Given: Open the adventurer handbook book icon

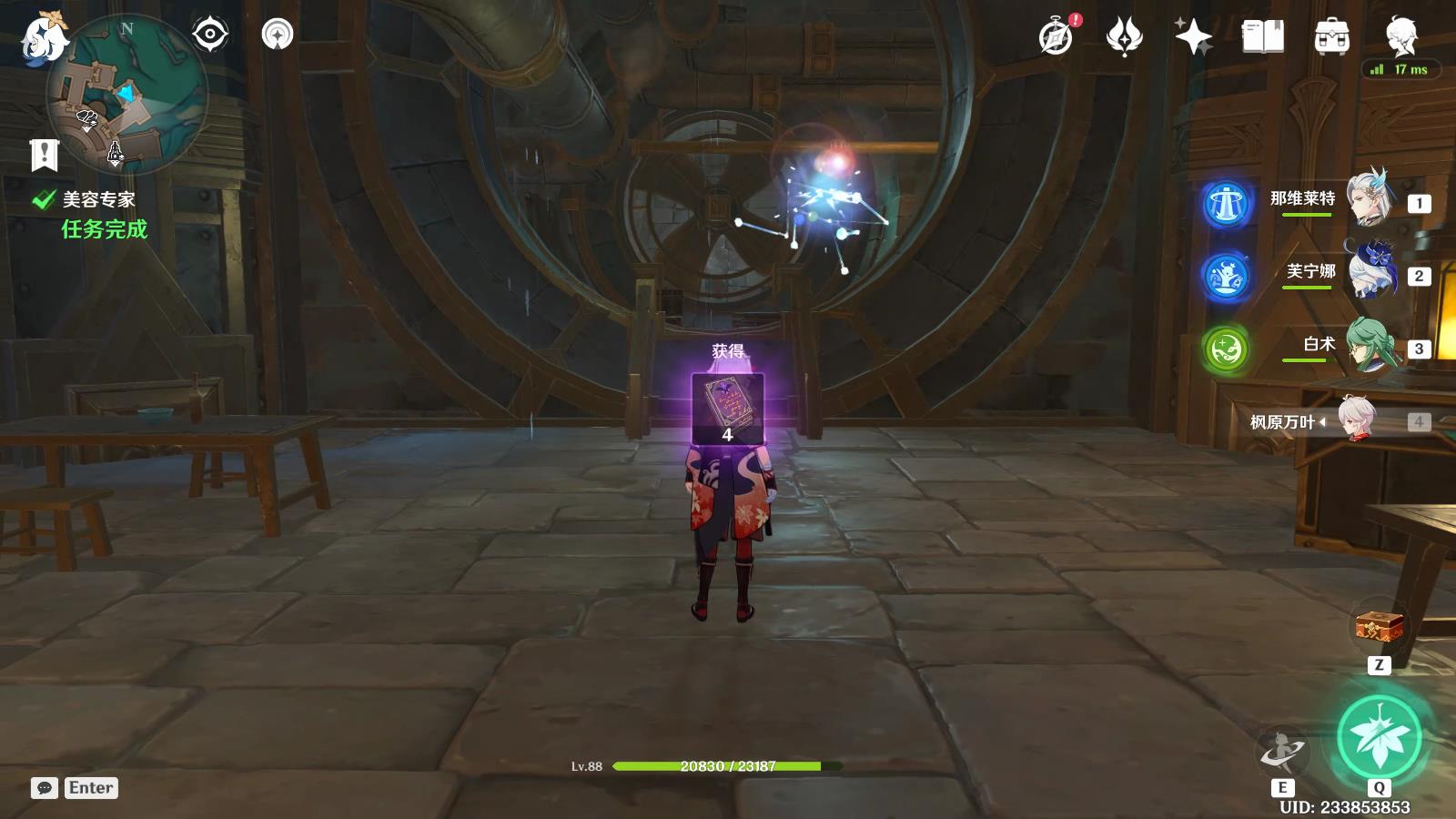Looking at the screenshot, I should [x=1263, y=37].
